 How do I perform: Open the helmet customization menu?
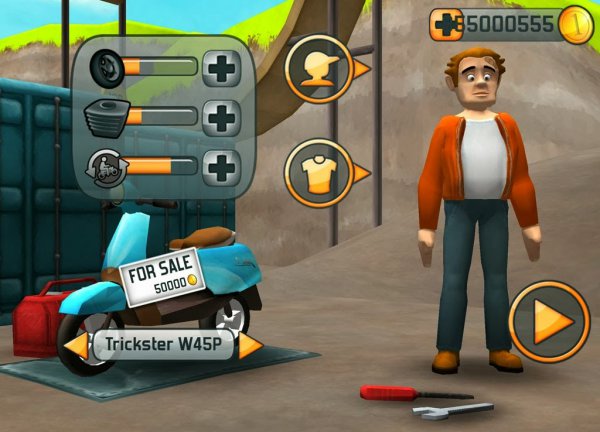click(x=319, y=69)
